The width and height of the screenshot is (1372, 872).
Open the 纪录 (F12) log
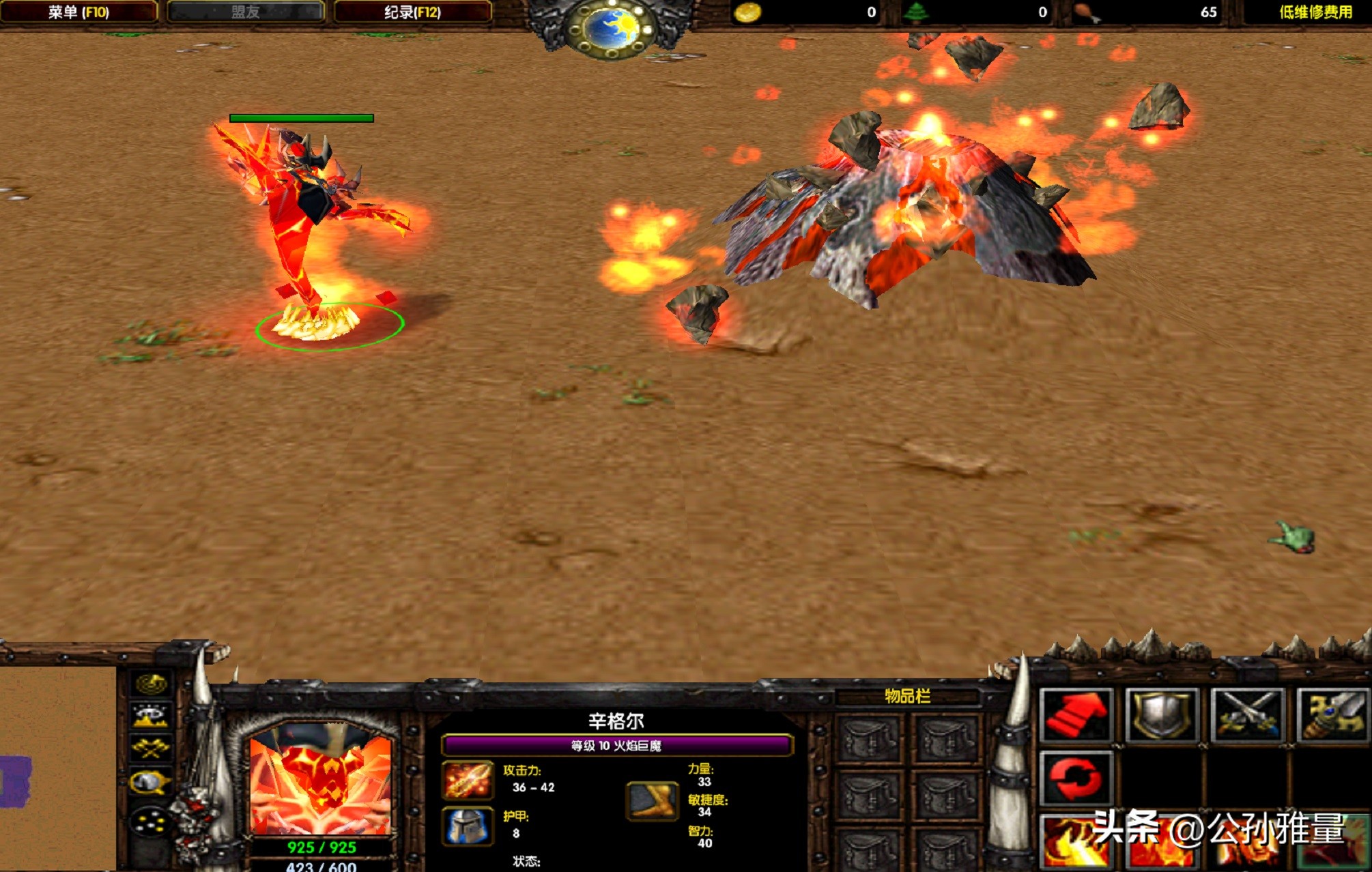point(412,12)
